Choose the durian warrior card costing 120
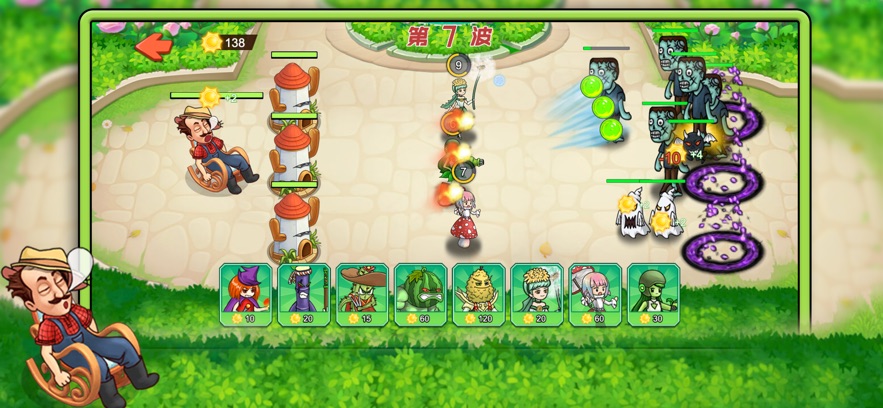 pos(478,294)
